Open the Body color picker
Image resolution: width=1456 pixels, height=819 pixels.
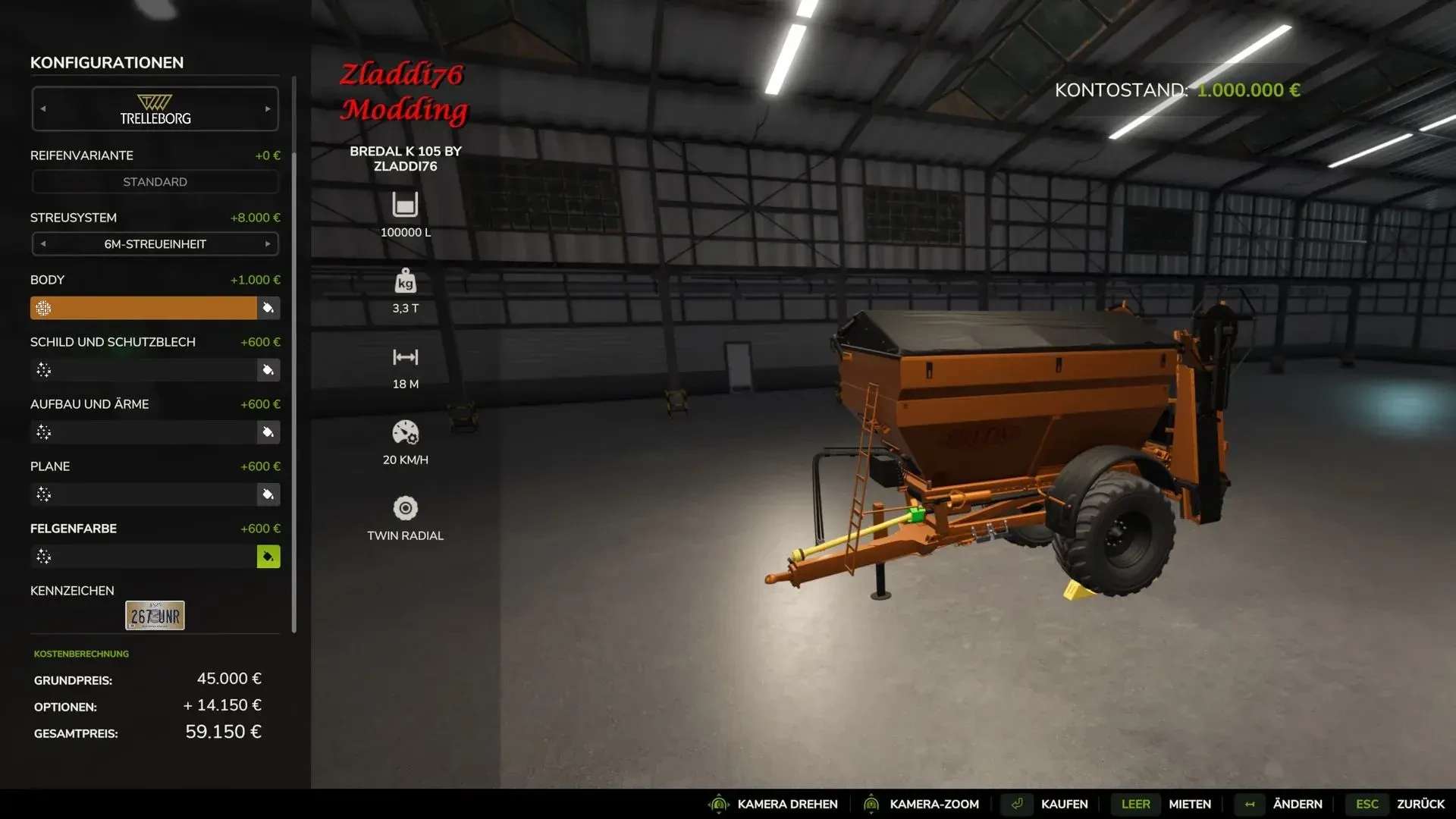(268, 308)
